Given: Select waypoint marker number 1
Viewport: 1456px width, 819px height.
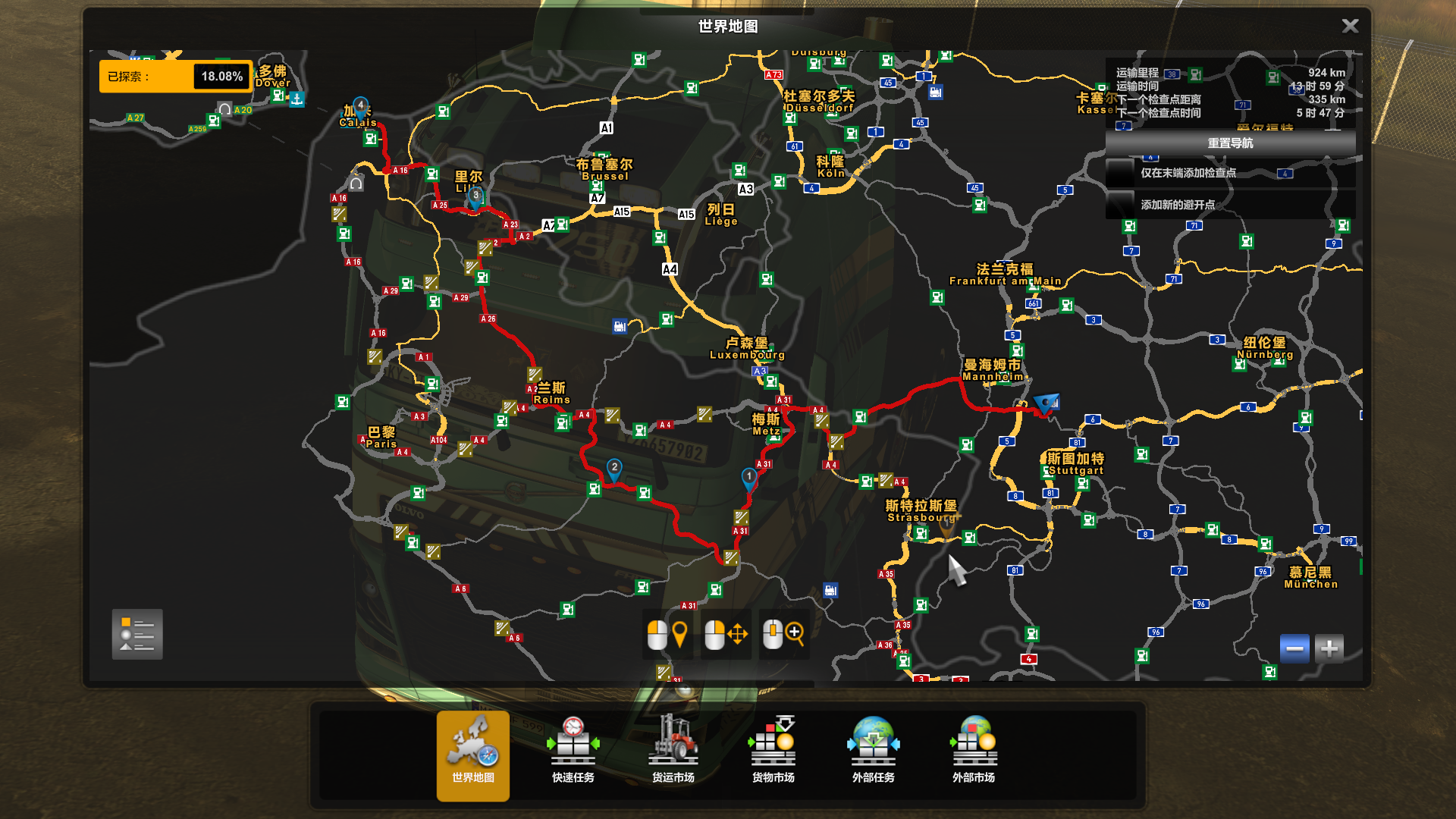Looking at the screenshot, I should (x=749, y=477).
